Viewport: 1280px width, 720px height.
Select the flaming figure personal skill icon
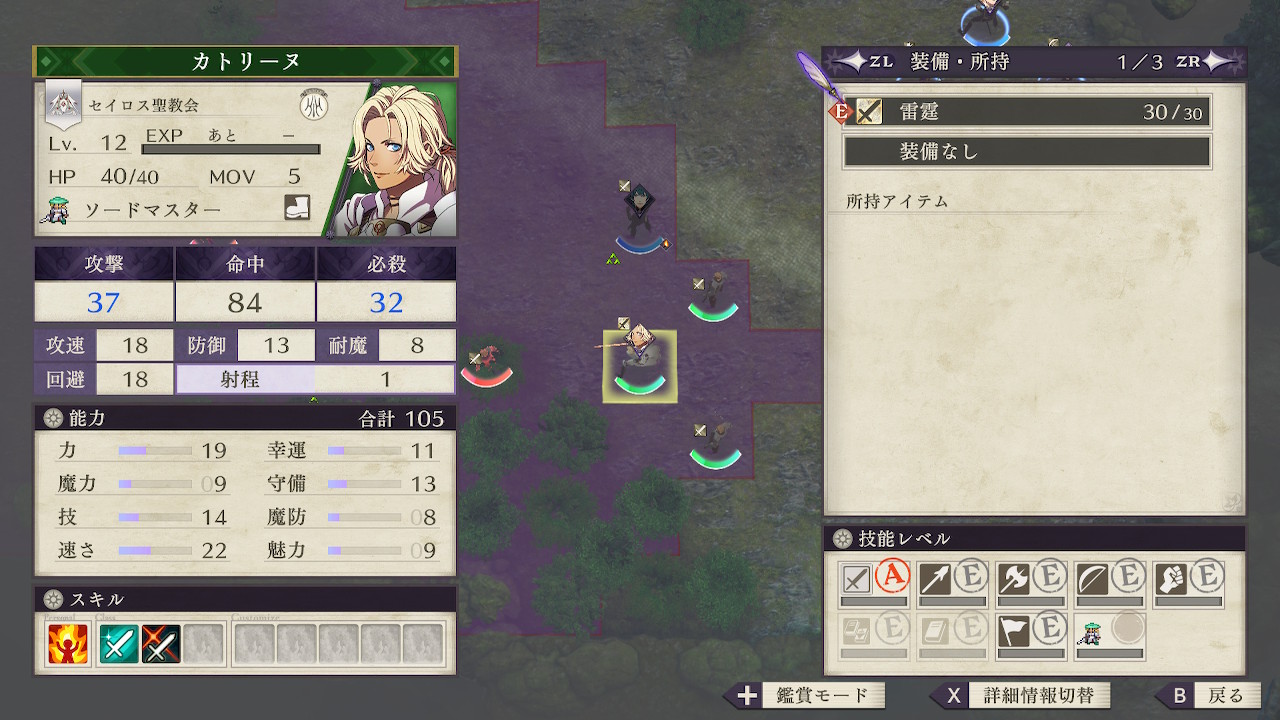[x=68, y=645]
